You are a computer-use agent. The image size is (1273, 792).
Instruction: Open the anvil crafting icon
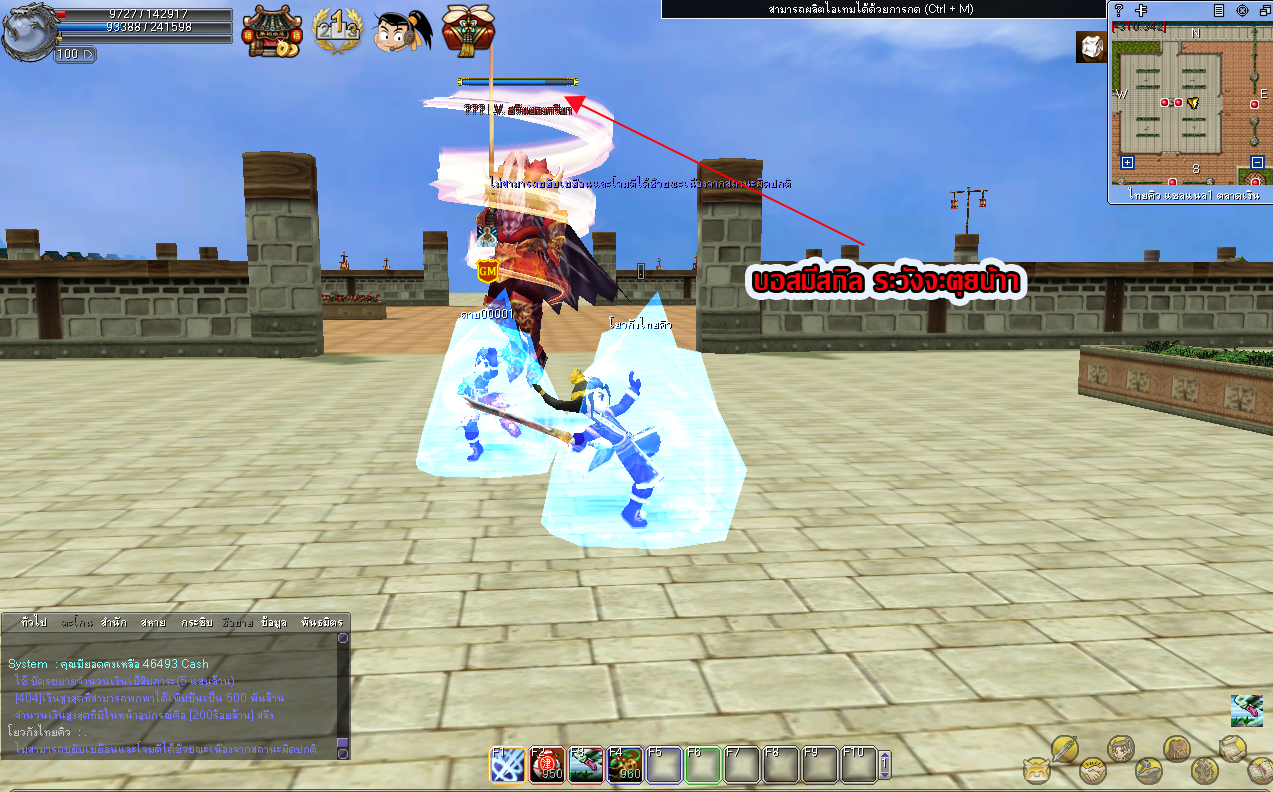[1148, 771]
